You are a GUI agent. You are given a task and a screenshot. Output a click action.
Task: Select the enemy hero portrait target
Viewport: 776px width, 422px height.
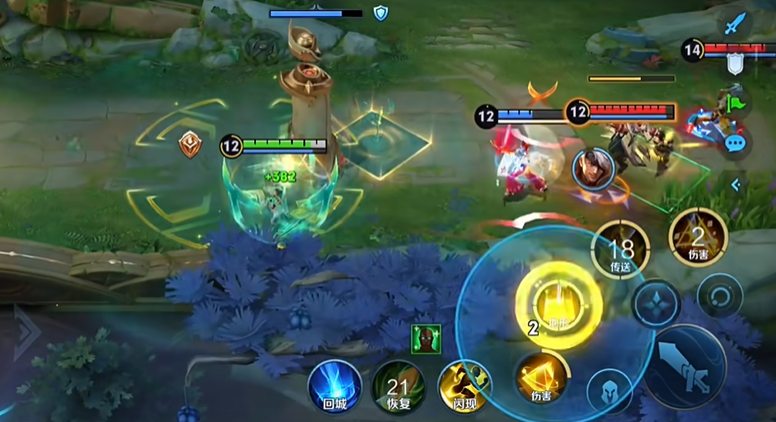[592, 166]
